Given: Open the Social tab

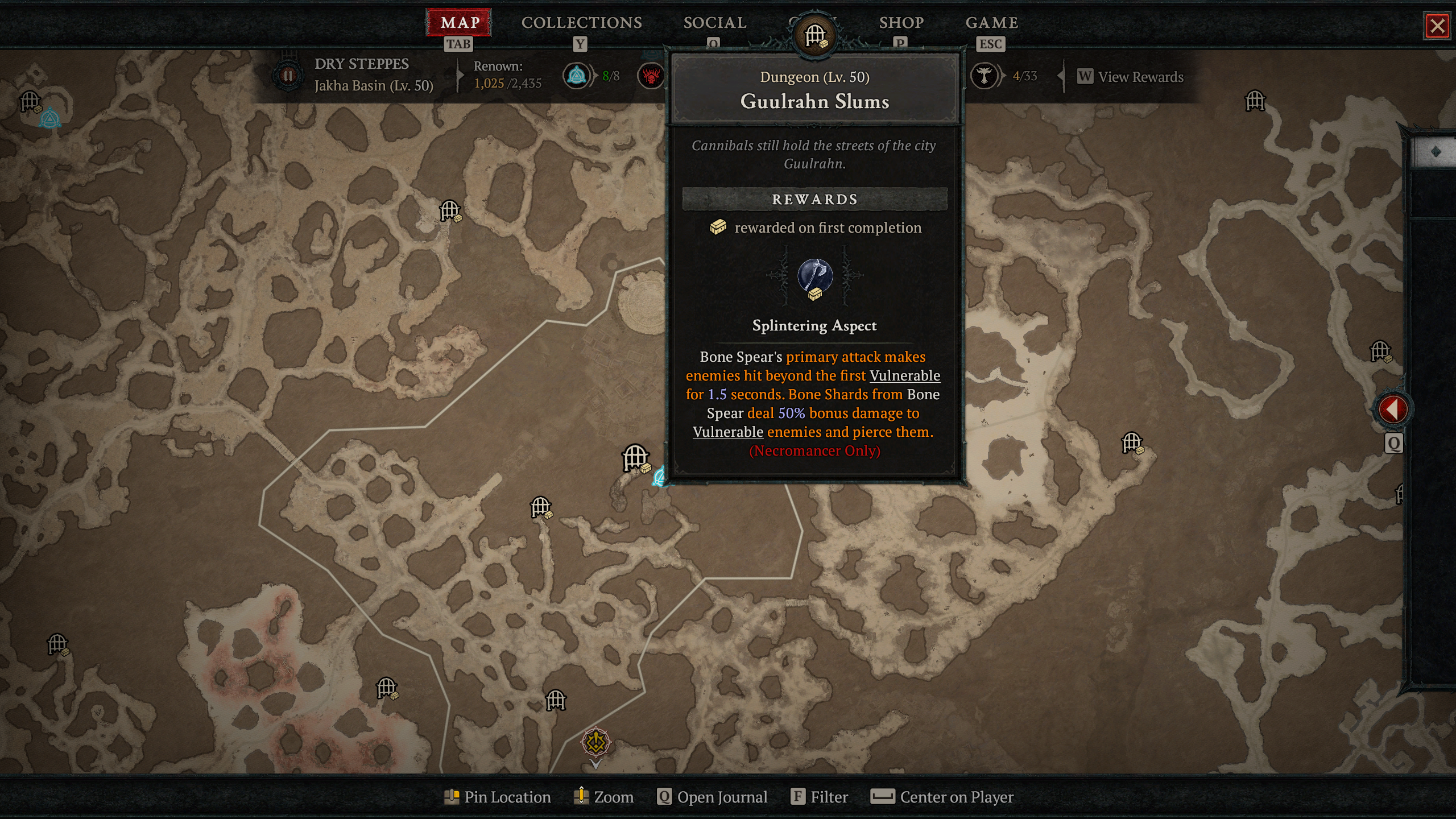Looking at the screenshot, I should click(x=714, y=23).
